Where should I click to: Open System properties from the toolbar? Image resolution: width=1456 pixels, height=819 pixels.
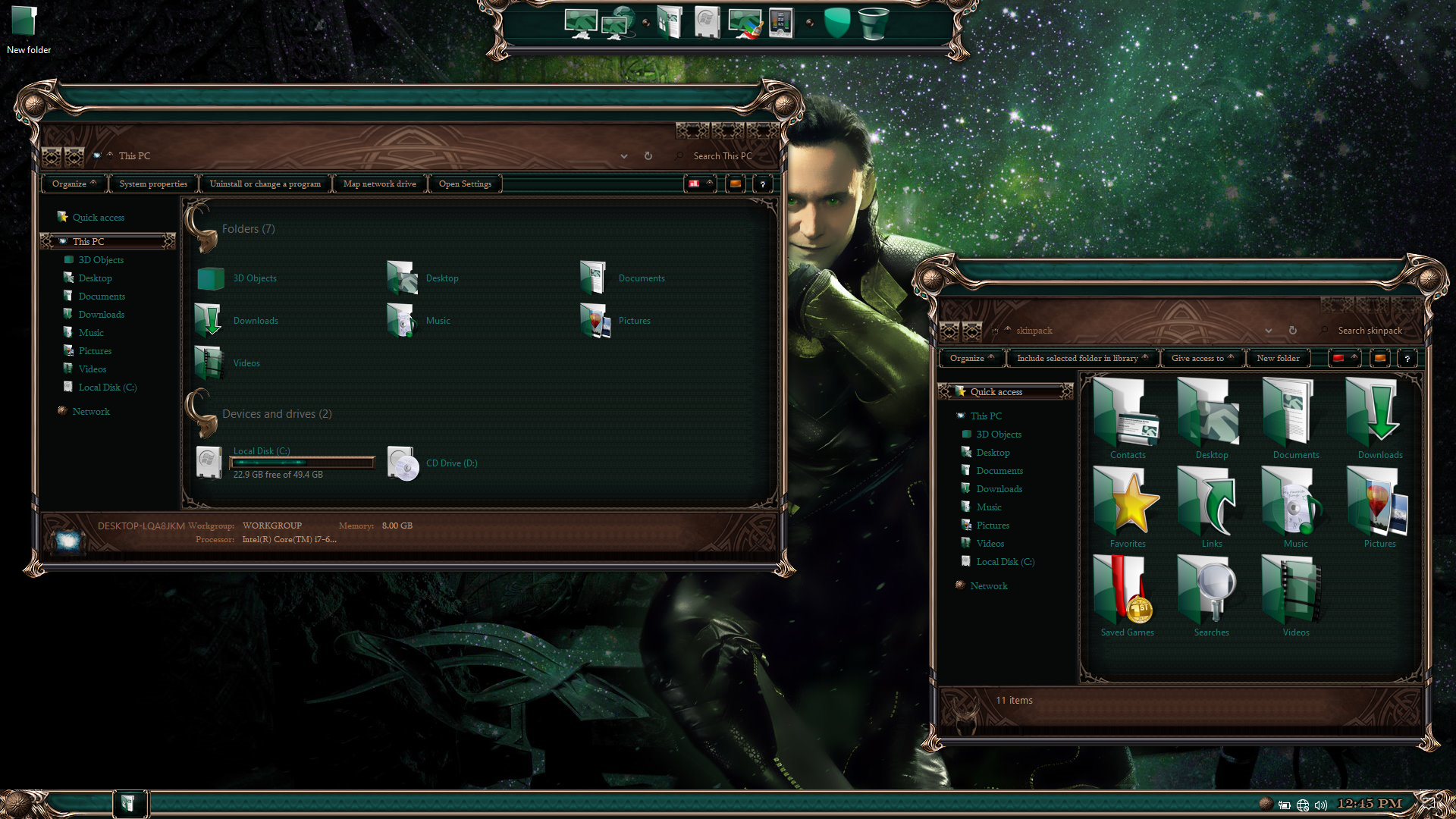pyautogui.click(x=153, y=184)
